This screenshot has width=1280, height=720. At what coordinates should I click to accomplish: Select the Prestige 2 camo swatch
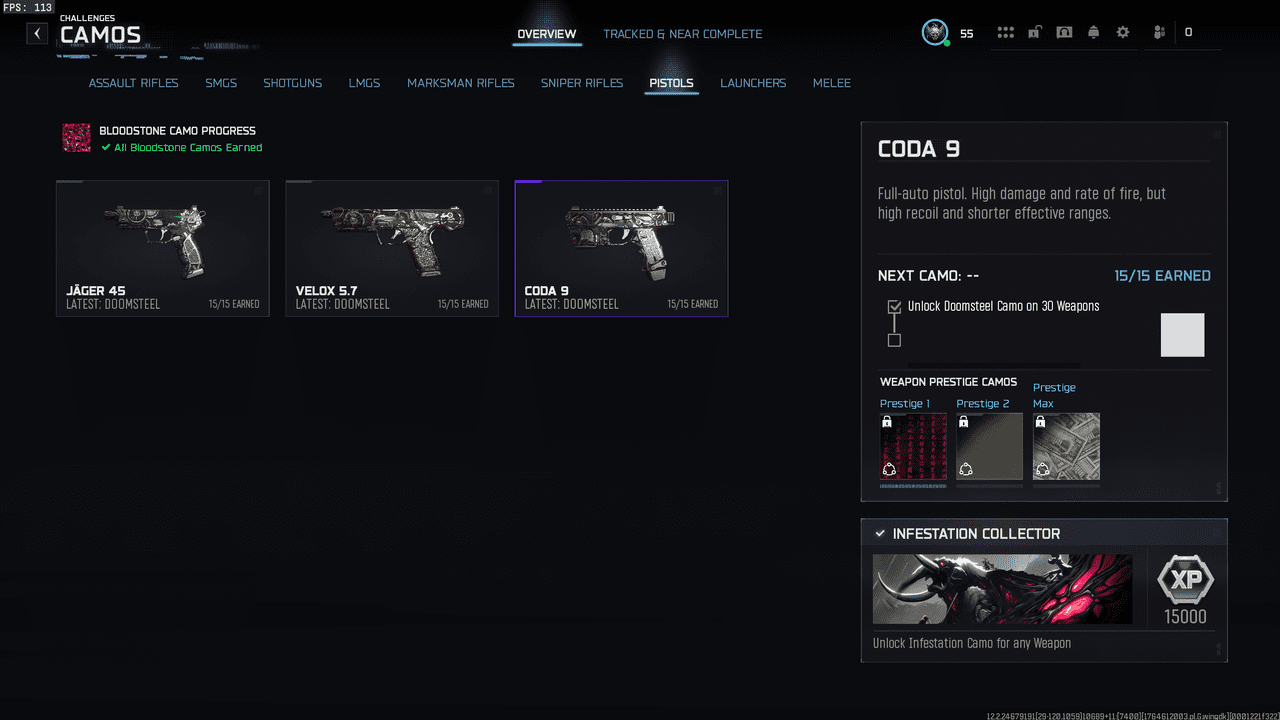pos(989,446)
